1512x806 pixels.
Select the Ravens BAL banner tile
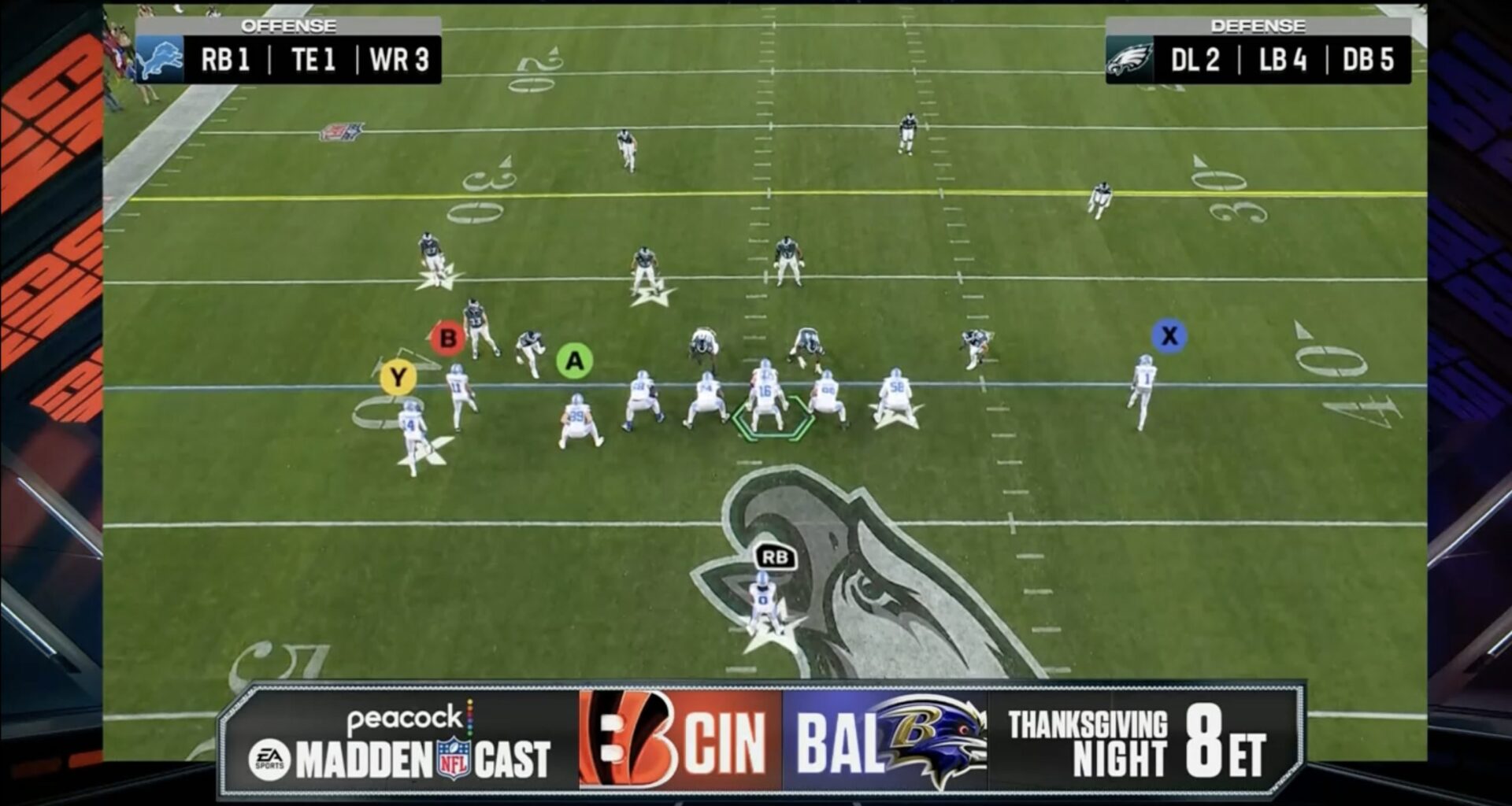885,741
